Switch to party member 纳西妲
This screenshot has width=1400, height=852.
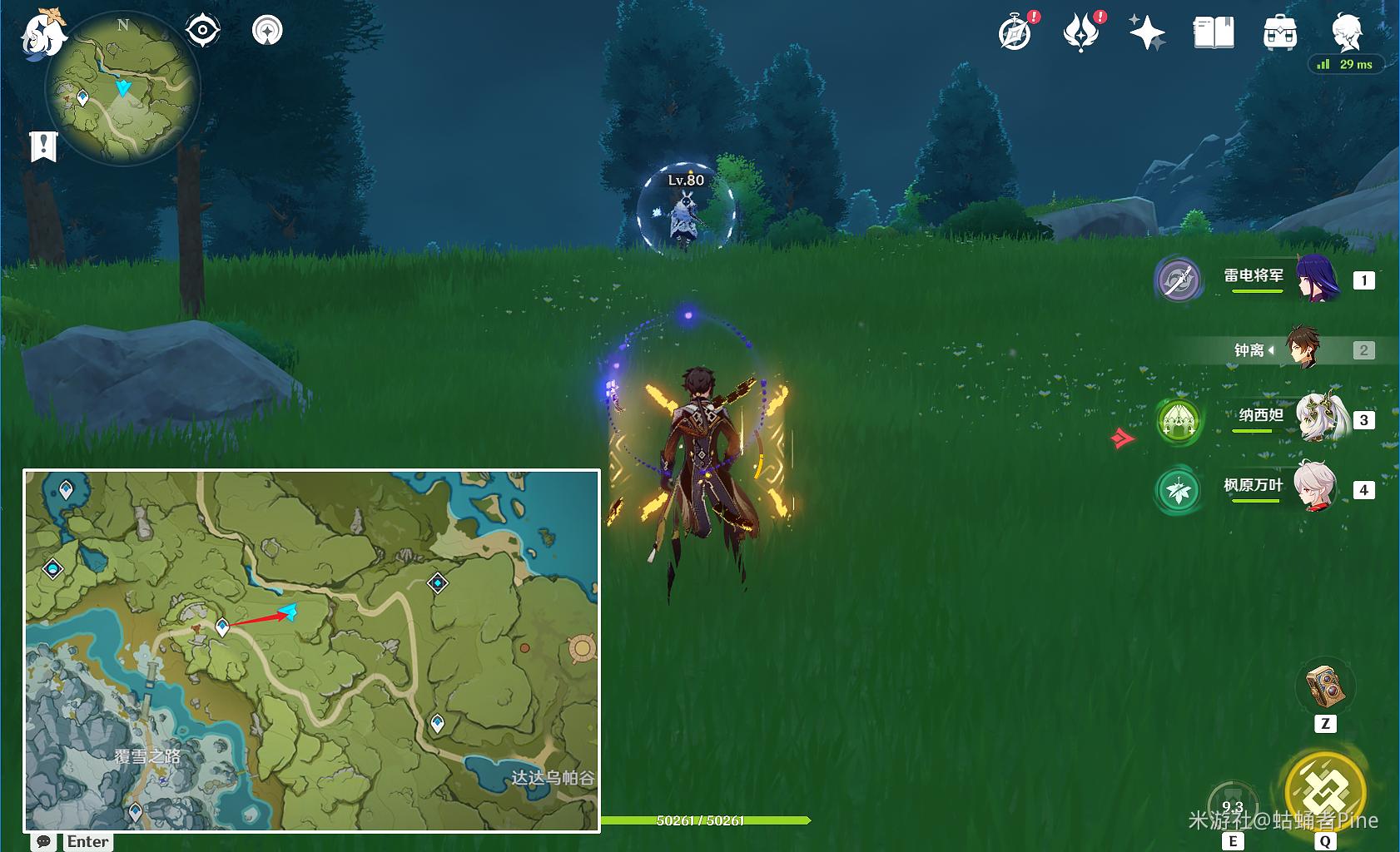pos(1318,419)
